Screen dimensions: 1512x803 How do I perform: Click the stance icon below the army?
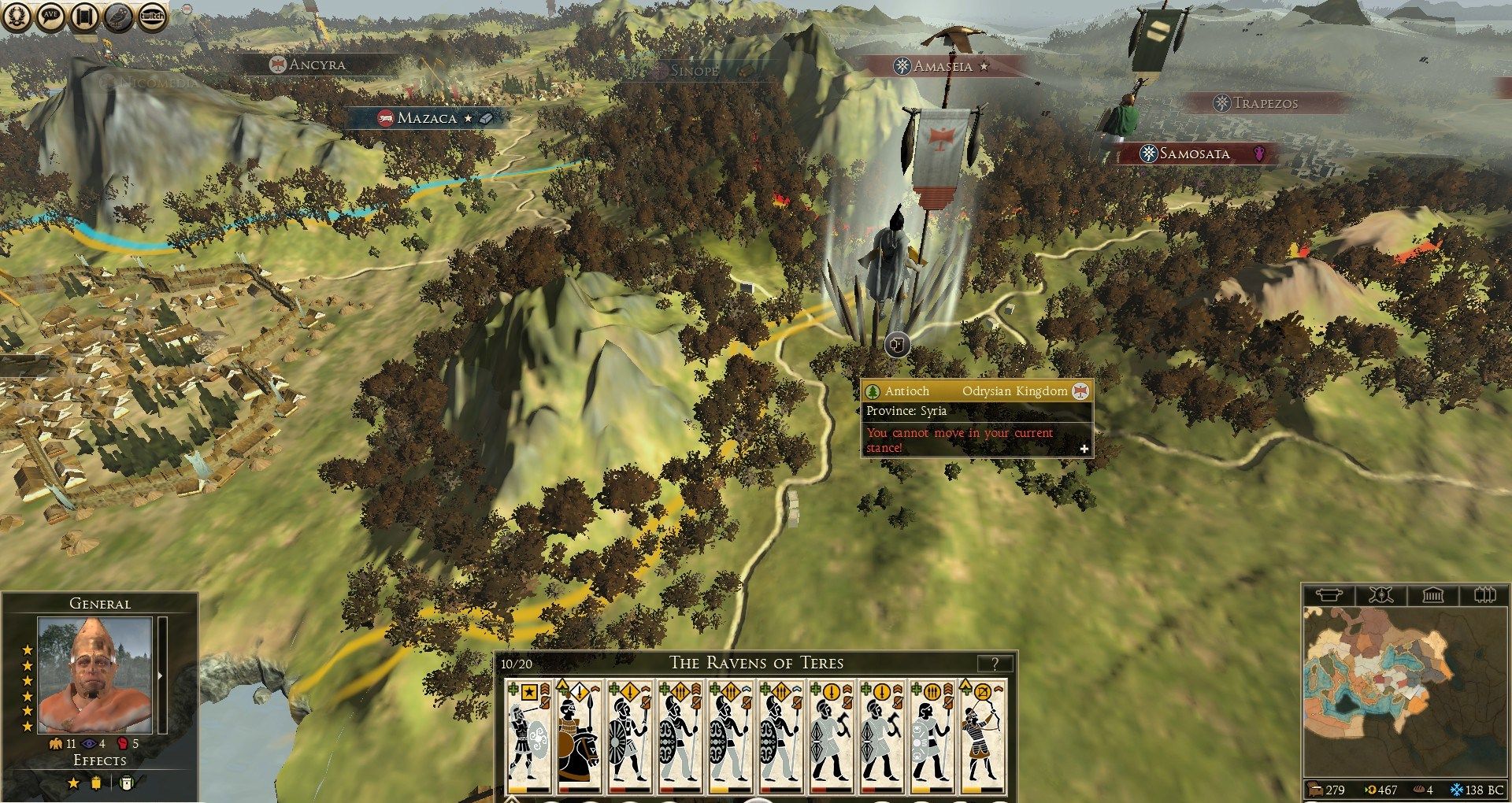pos(896,344)
